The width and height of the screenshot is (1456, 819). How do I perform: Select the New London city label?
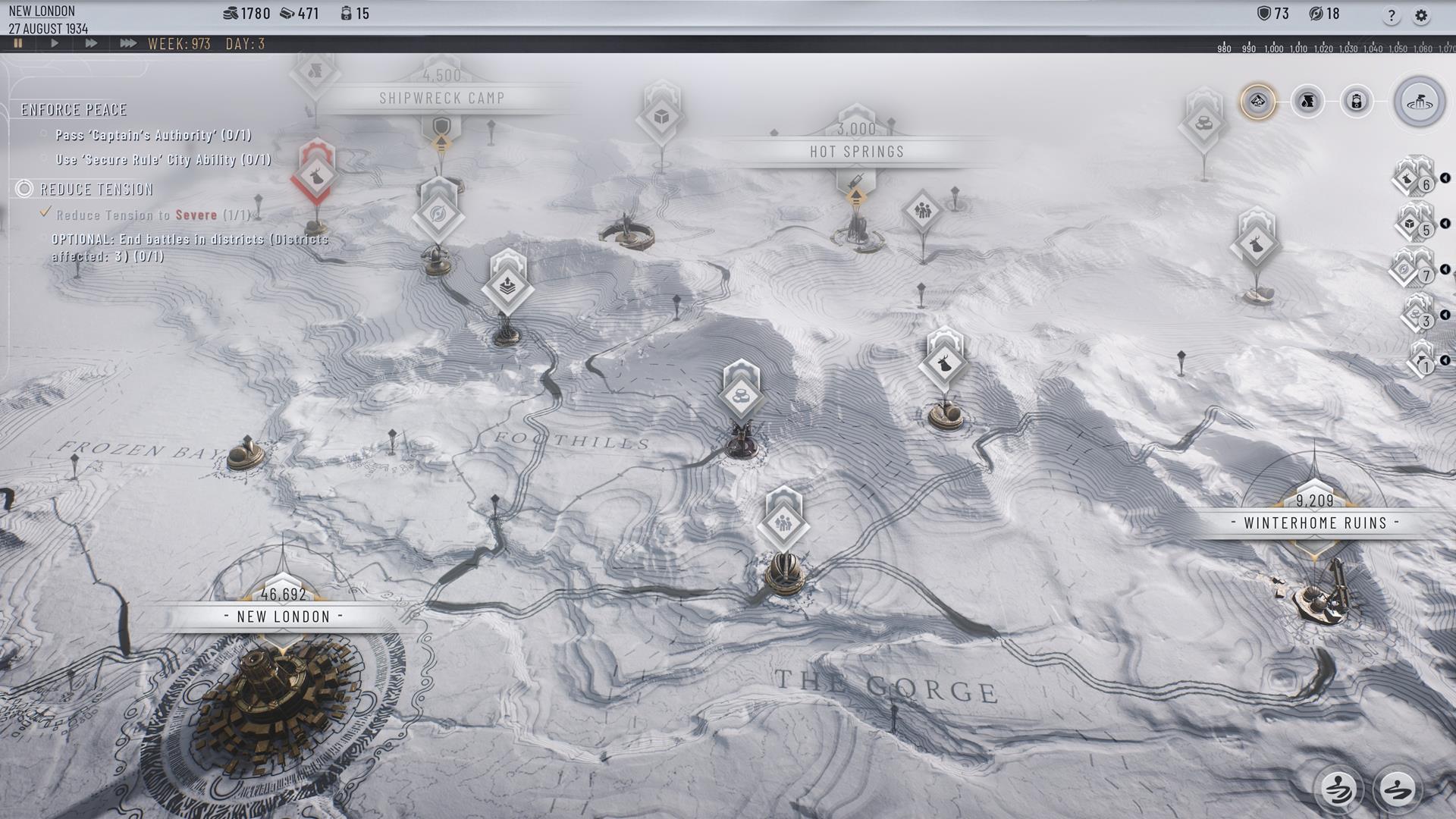click(x=284, y=617)
